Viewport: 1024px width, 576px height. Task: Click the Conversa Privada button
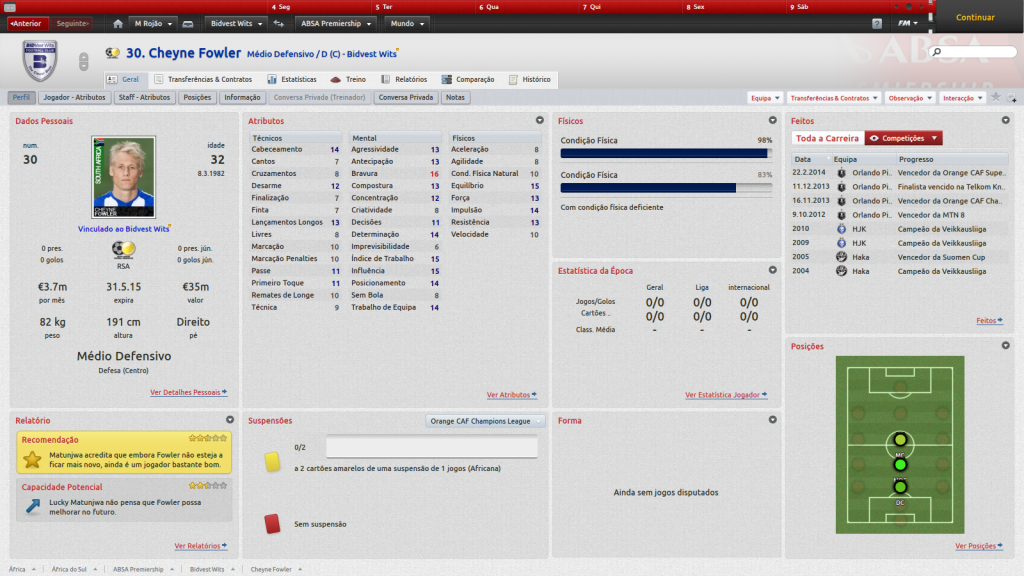click(407, 98)
